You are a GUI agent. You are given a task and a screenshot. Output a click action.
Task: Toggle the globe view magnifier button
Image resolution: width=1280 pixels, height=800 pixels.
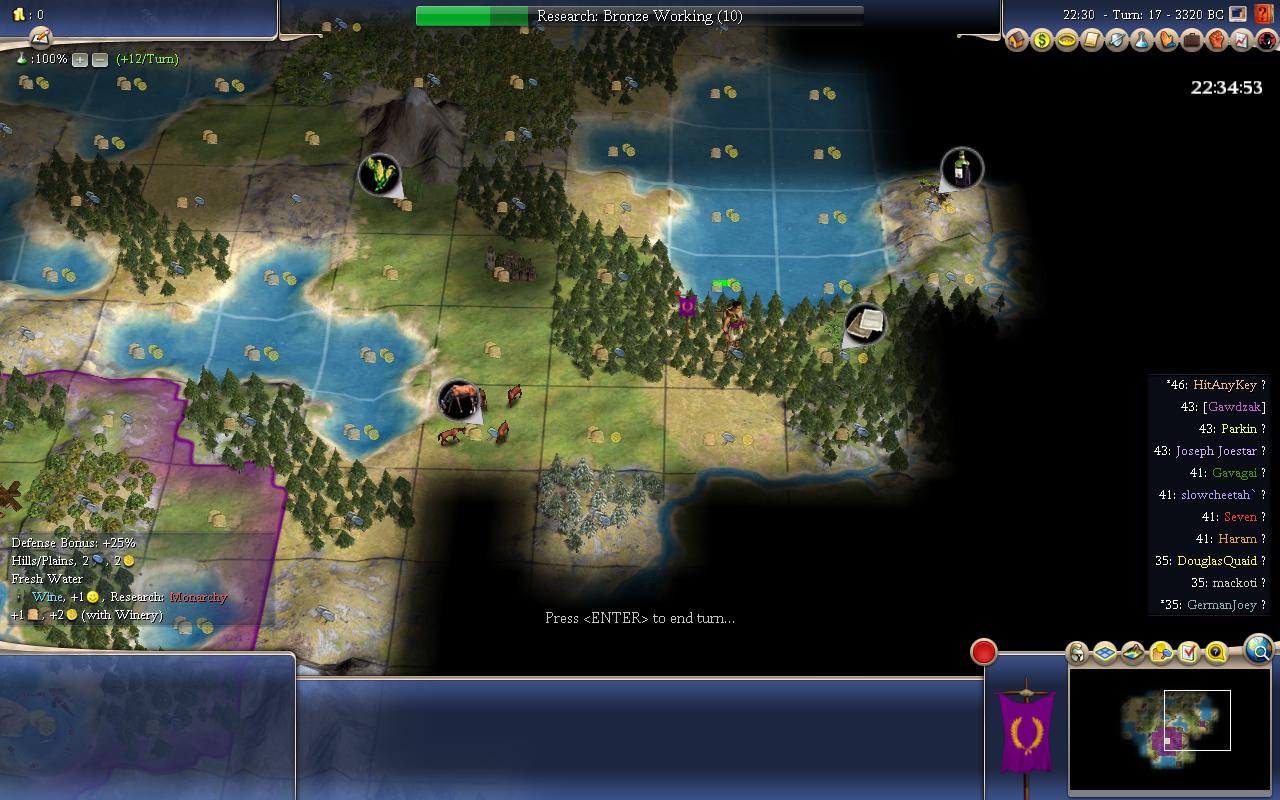coord(1259,651)
